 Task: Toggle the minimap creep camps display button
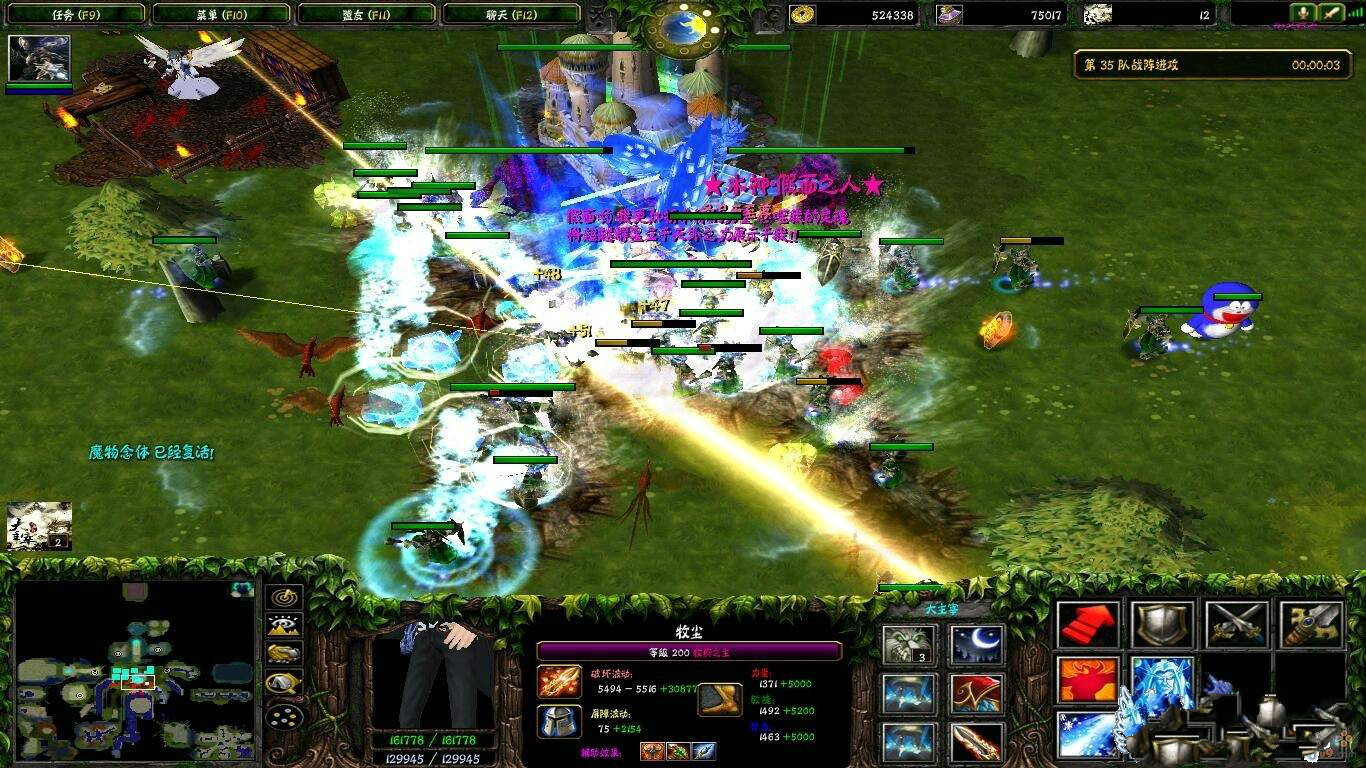pyautogui.click(x=284, y=684)
